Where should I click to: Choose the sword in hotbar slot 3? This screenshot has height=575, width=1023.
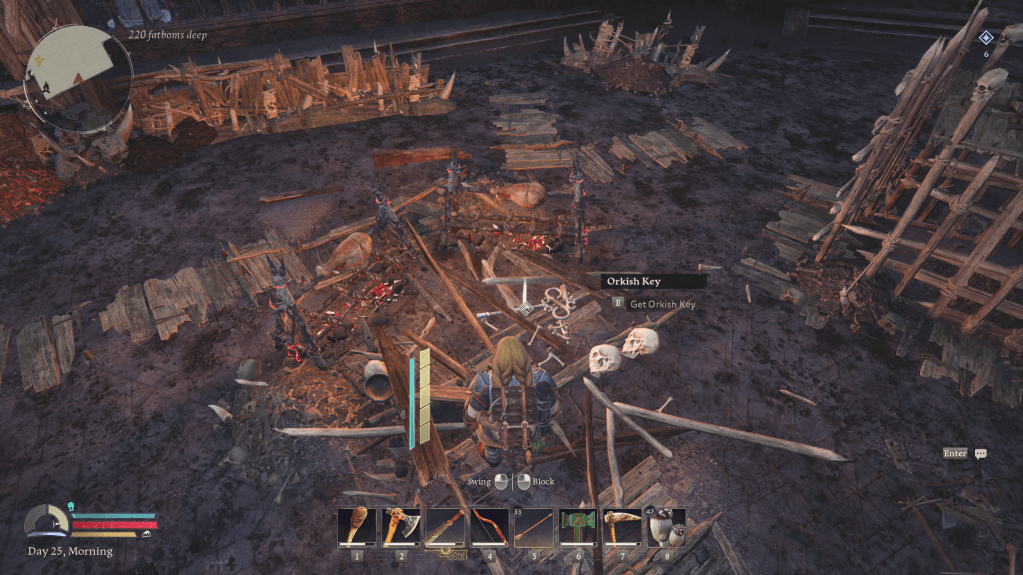(x=445, y=527)
